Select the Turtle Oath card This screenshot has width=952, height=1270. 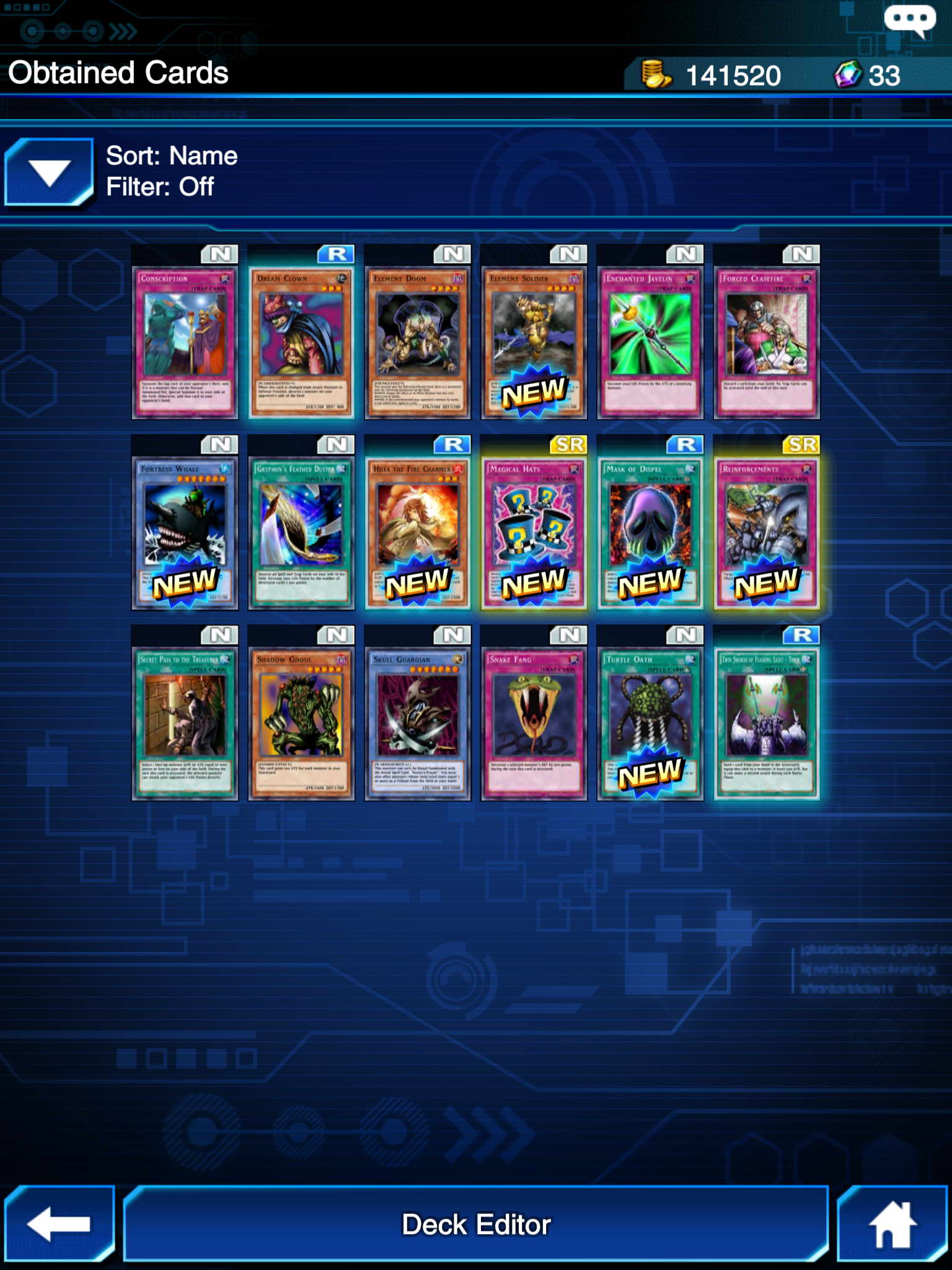coord(650,723)
